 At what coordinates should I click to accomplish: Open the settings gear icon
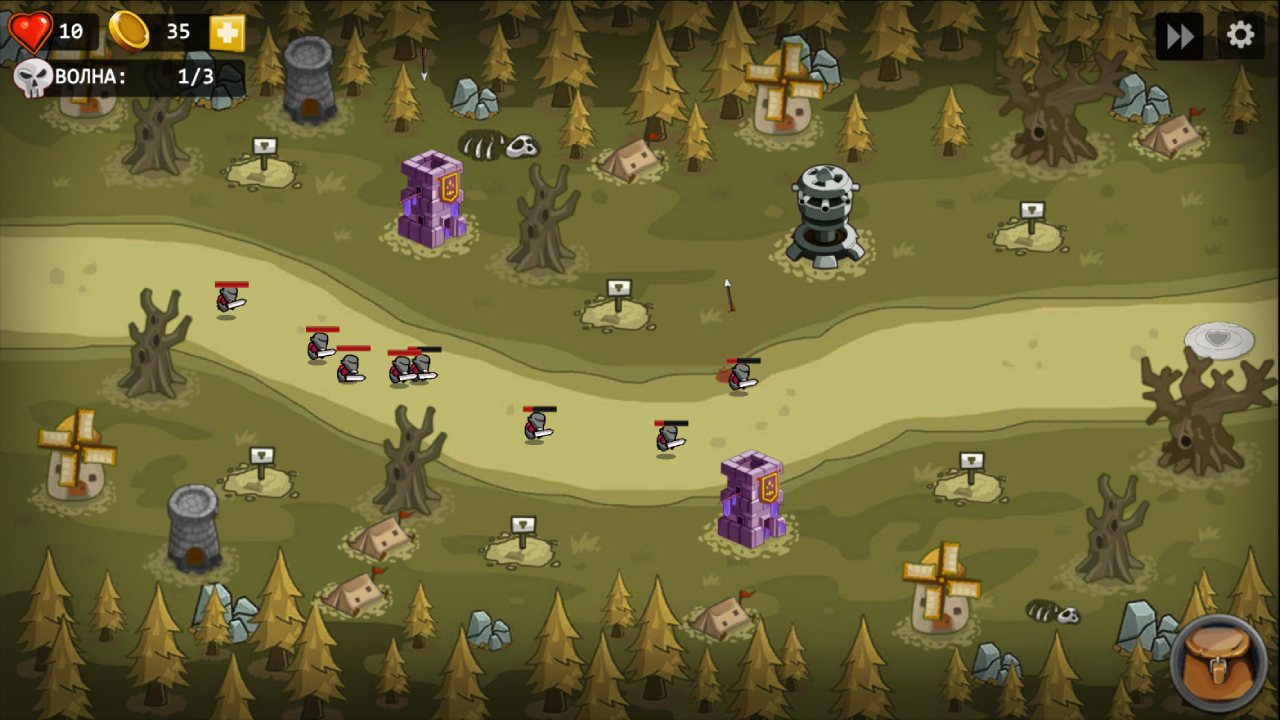(1239, 35)
